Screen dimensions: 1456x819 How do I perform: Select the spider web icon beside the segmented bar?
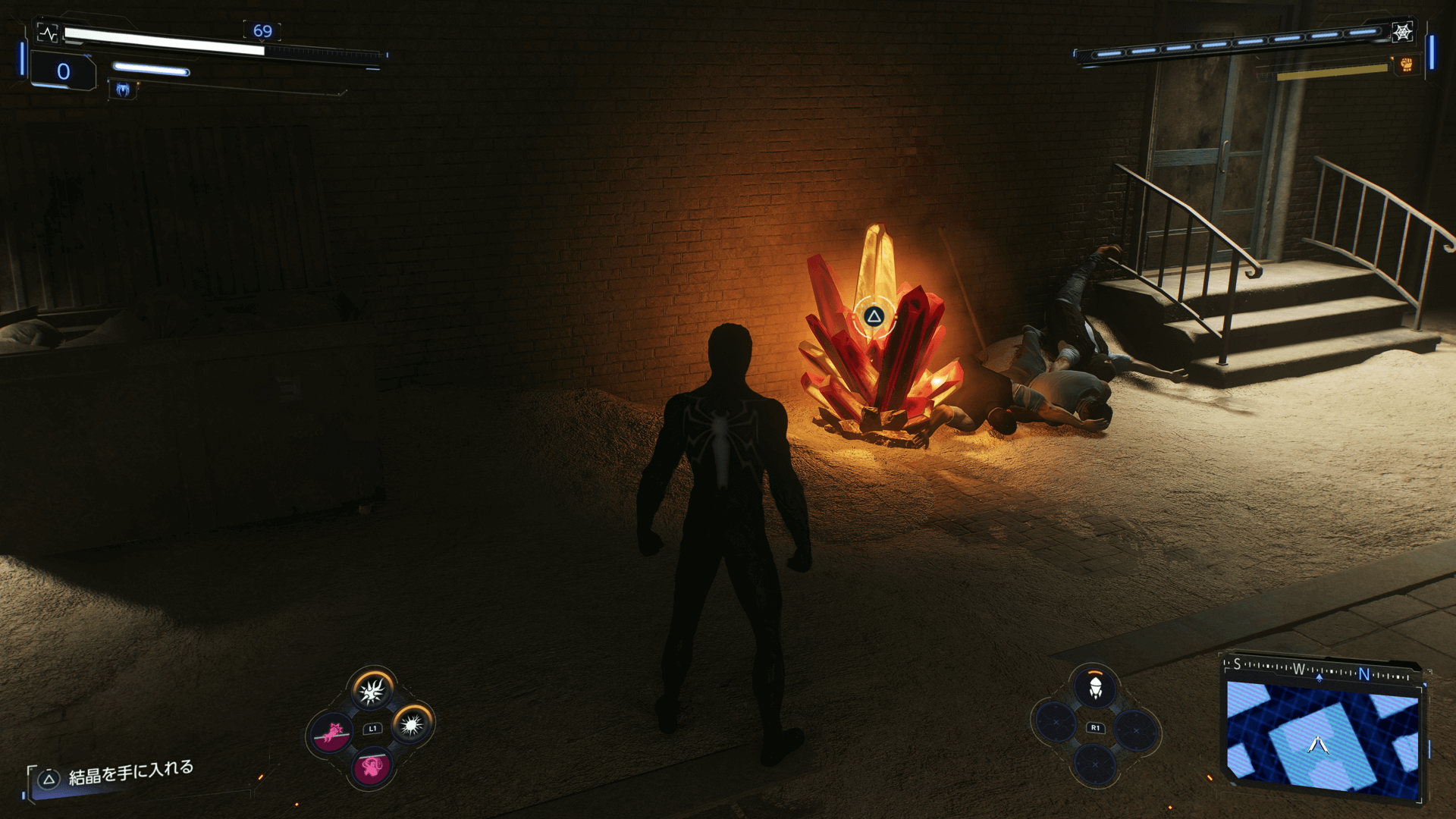1402,32
